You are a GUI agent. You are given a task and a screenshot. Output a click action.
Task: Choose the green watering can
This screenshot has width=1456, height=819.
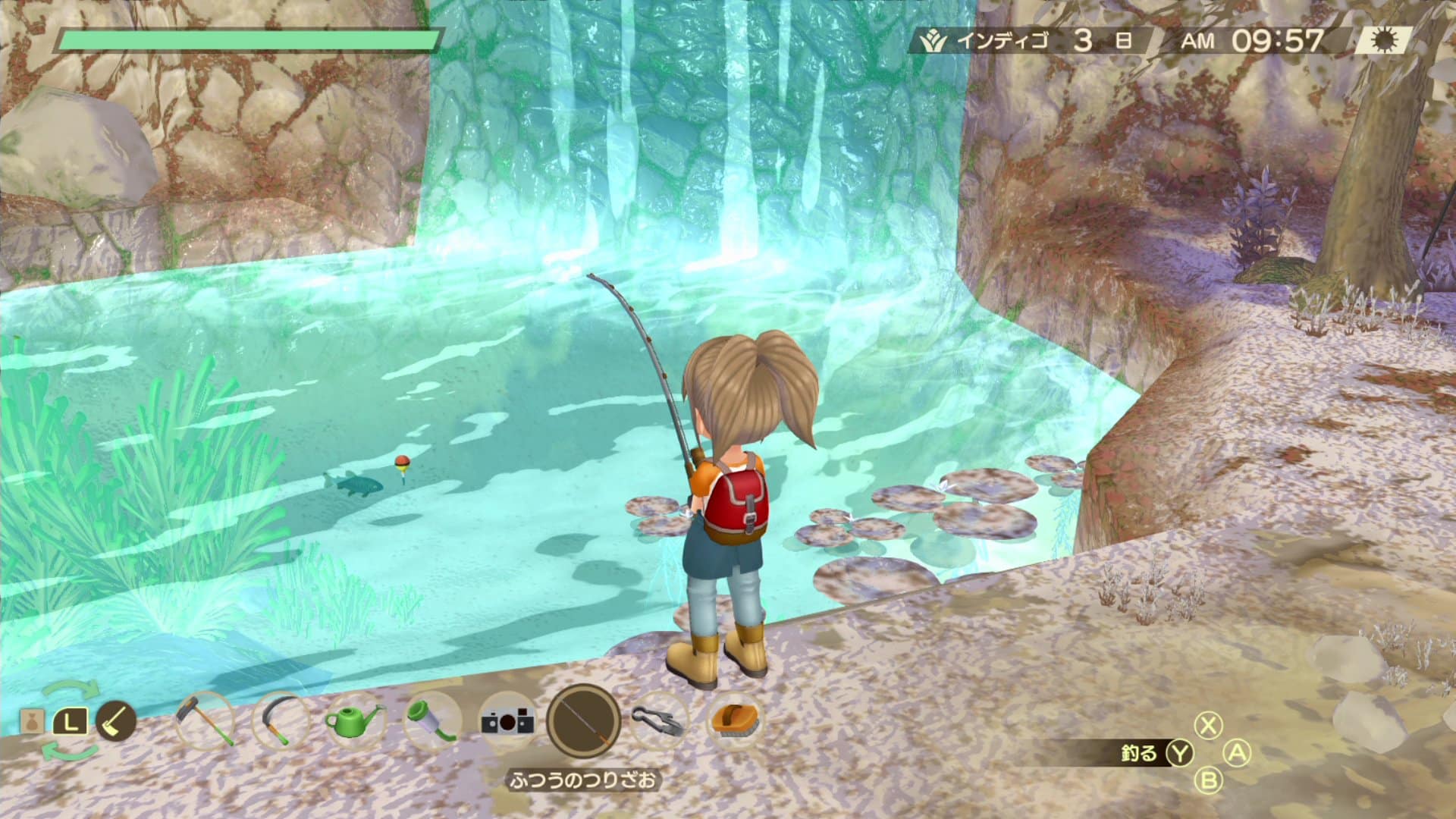[355, 720]
